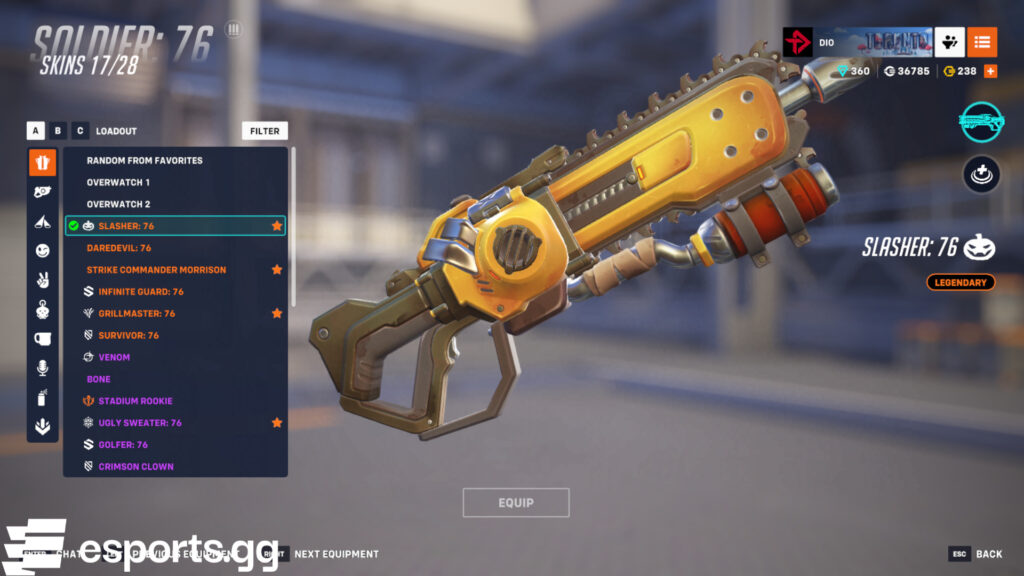Screen dimensions: 1024x576
Task: Go Back with the bottom-right button
Action: click(976, 554)
